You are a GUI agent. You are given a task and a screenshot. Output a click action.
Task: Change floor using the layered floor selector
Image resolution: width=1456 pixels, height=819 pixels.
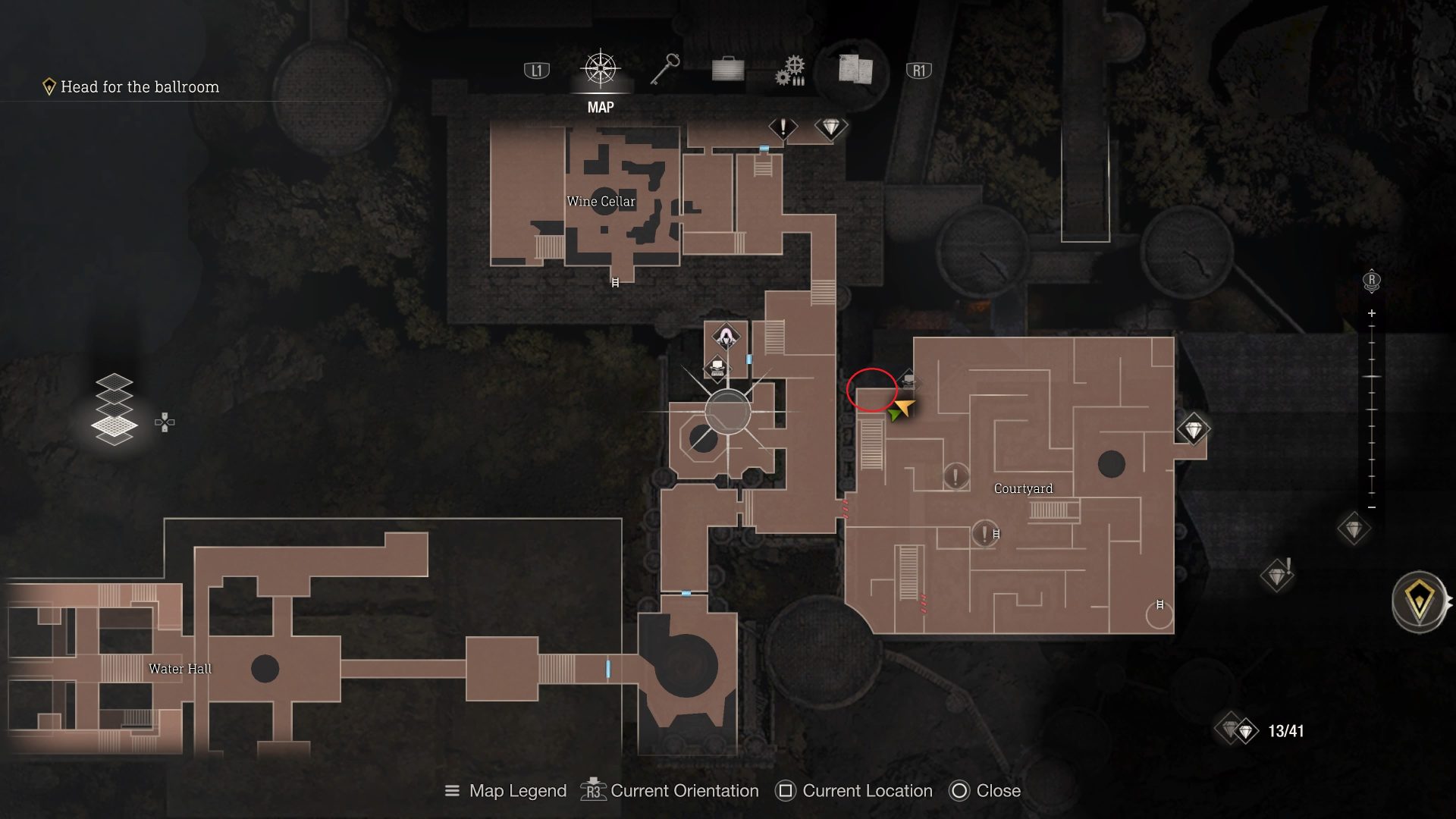(115, 409)
